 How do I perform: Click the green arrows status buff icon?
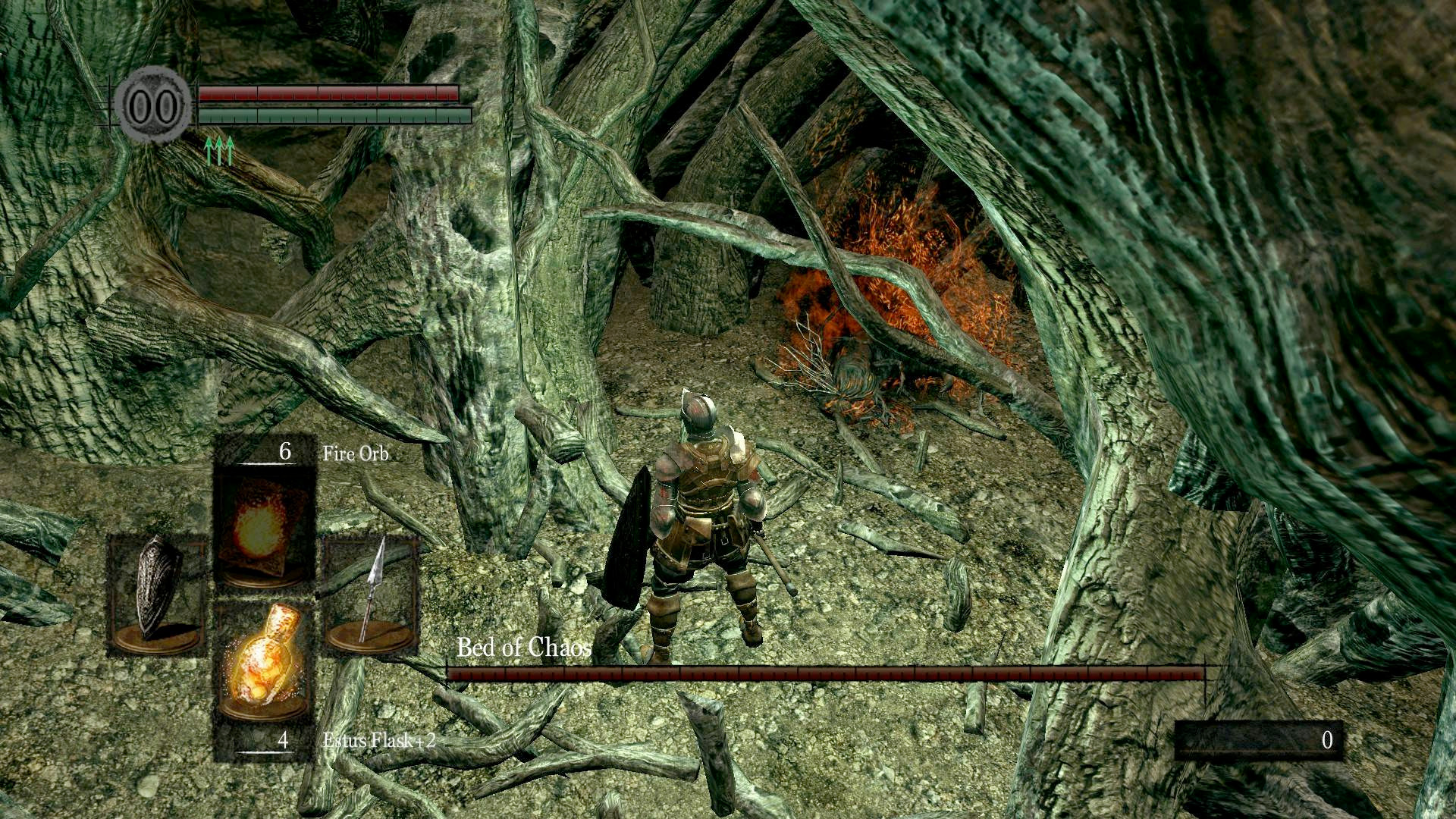click(219, 150)
